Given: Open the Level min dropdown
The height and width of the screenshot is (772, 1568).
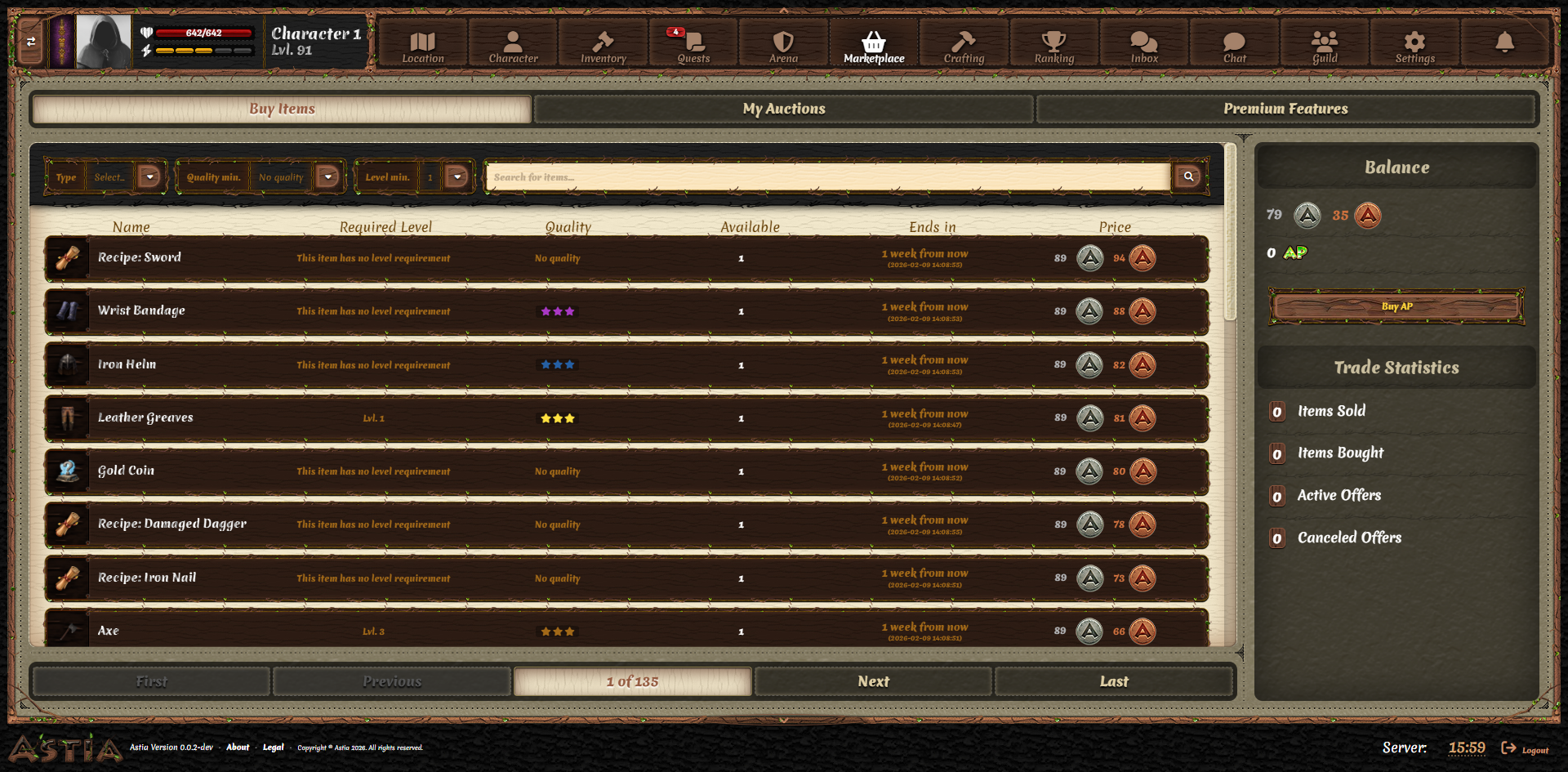Looking at the screenshot, I should point(457,176).
